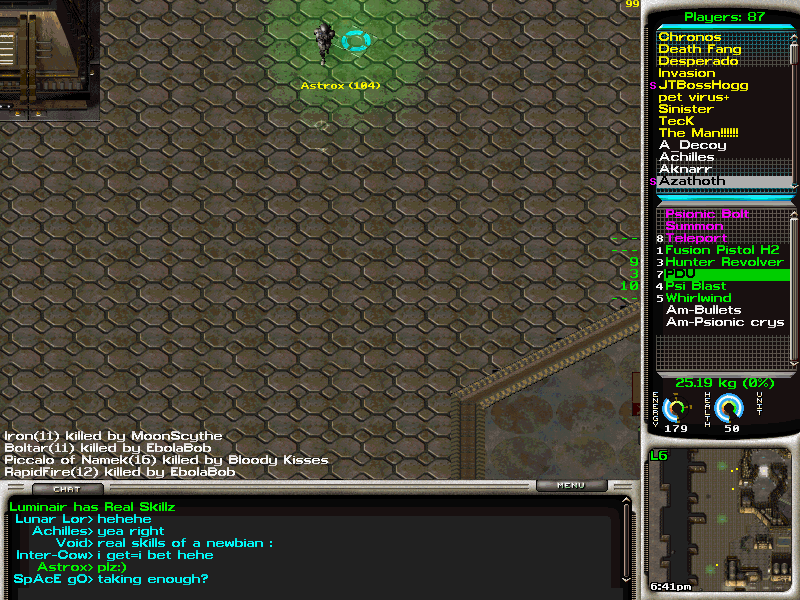
Task: Click the chat message area
Action: 310,545
